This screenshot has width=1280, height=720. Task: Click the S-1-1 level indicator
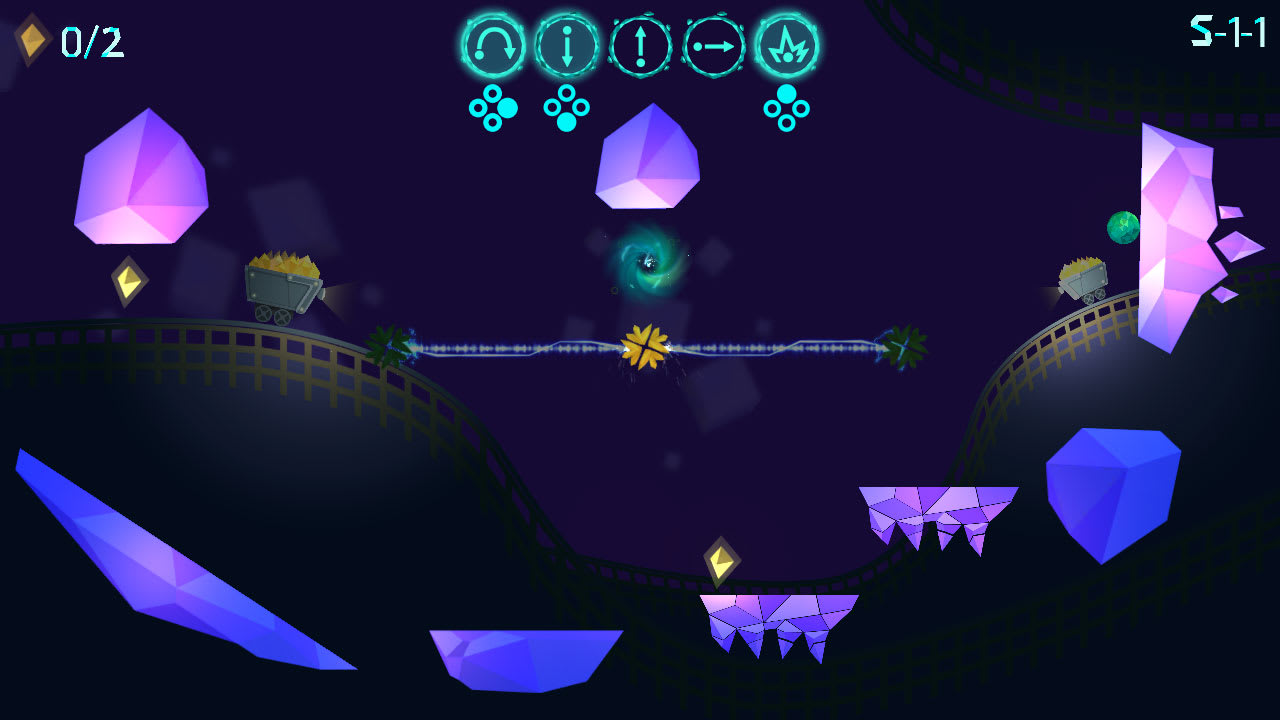1226,31
